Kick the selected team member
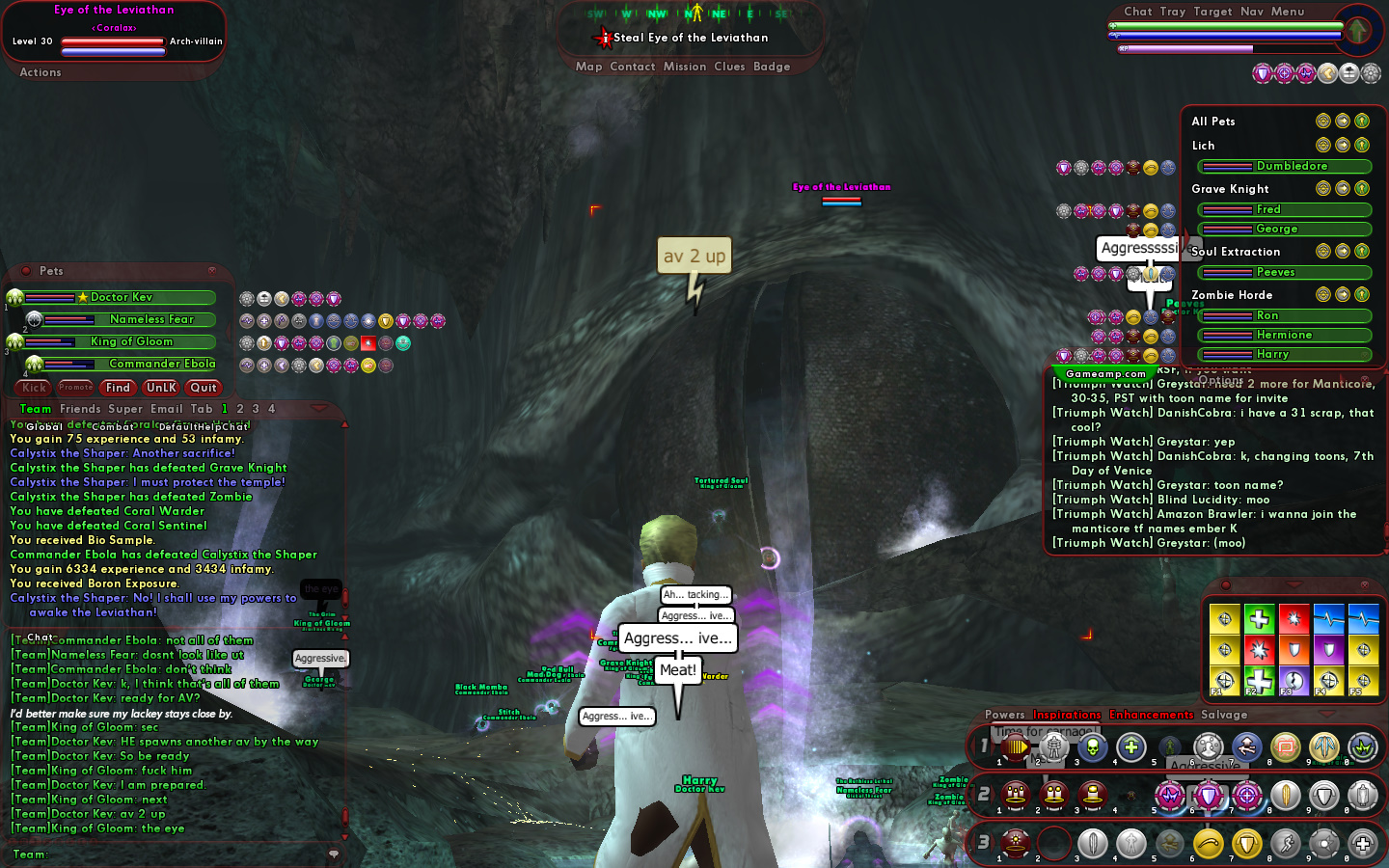The width and height of the screenshot is (1389, 868). pyautogui.click(x=34, y=388)
